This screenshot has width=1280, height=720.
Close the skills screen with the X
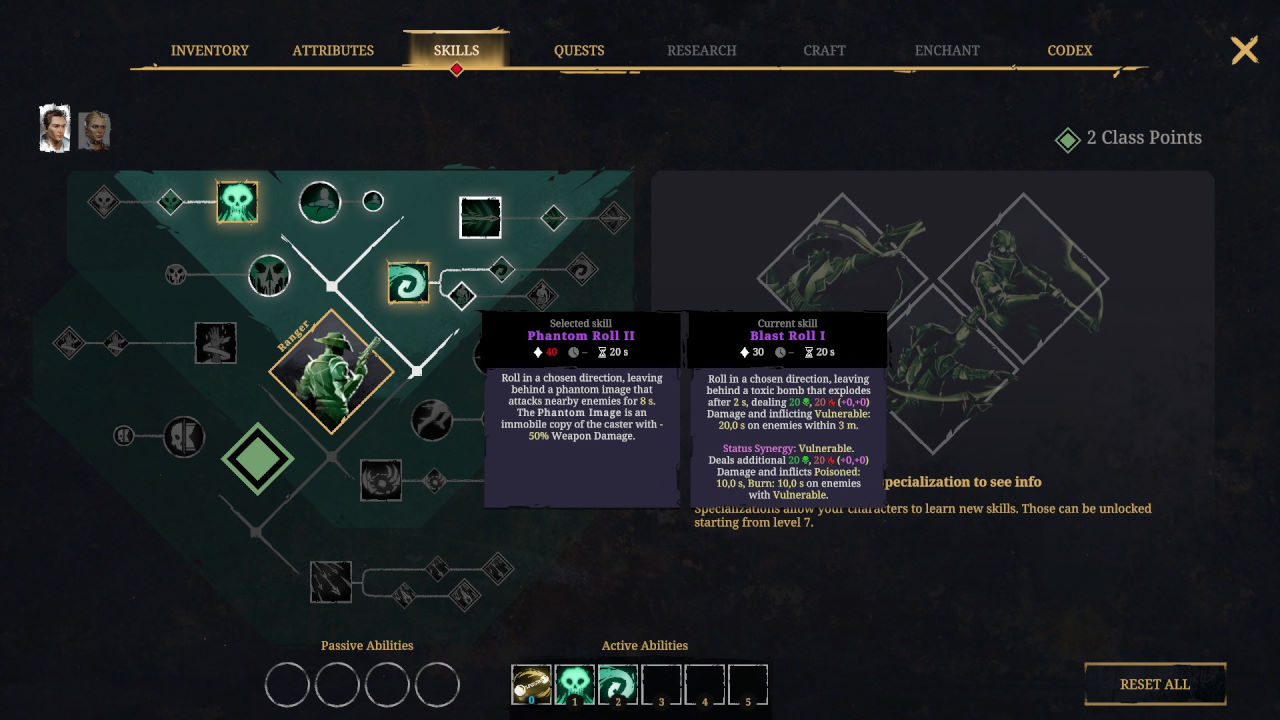tap(1244, 50)
